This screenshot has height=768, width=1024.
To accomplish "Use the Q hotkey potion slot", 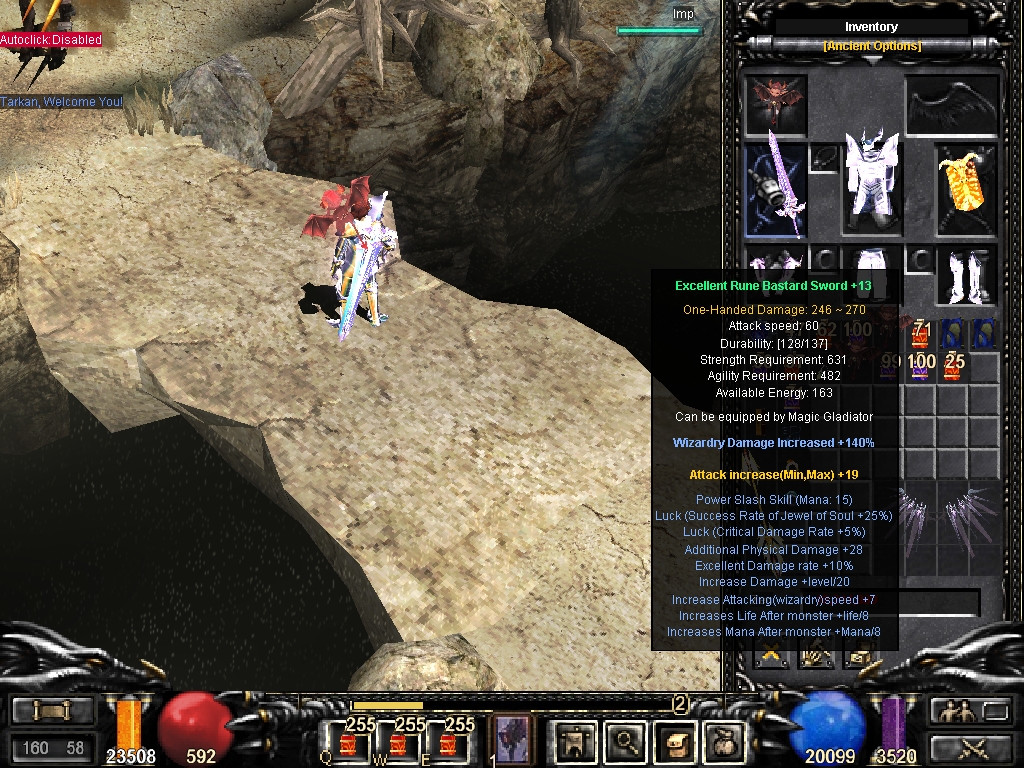I will tap(348, 743).
